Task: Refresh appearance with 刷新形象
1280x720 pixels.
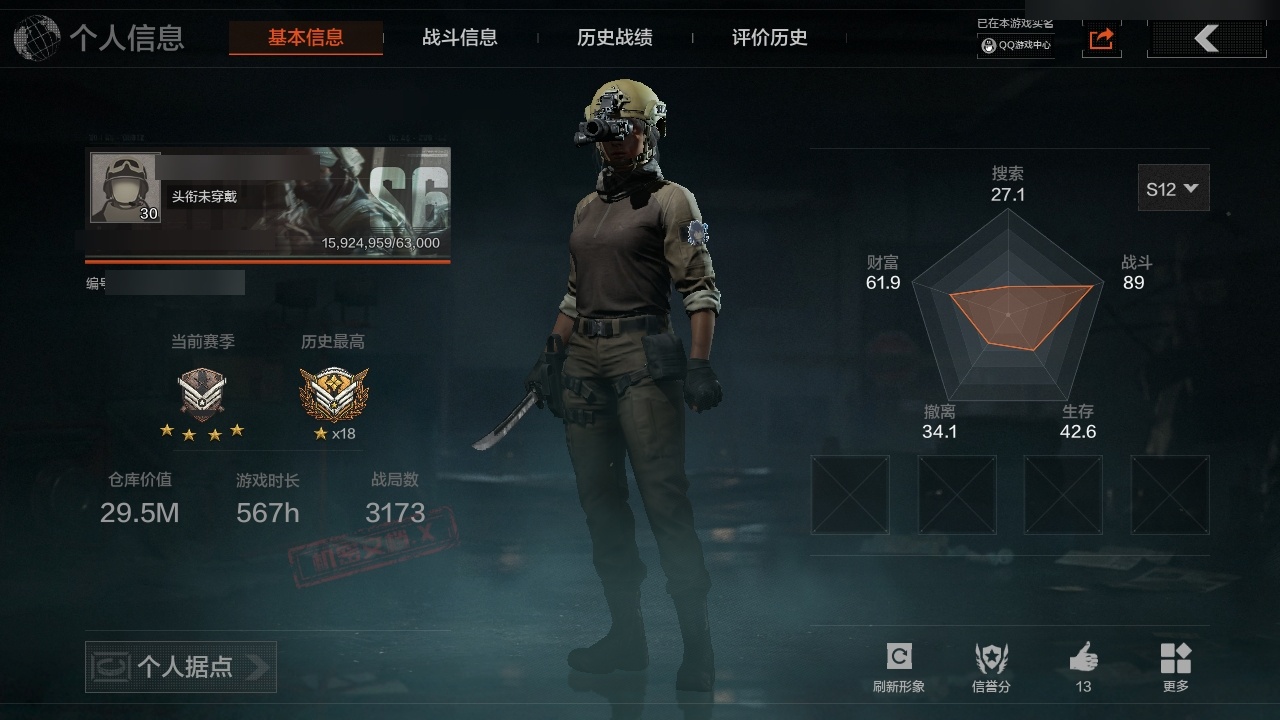Action: [898, 667]
